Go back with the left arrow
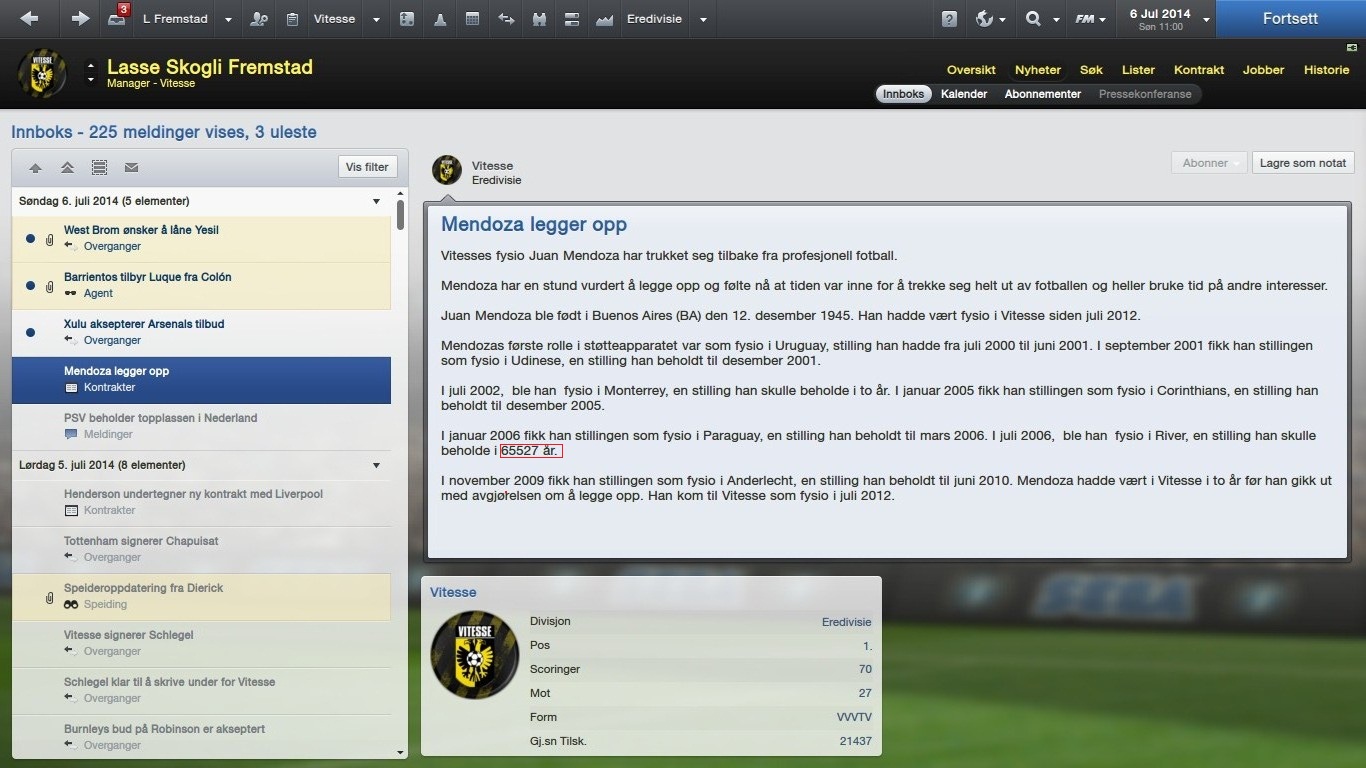Viewport: 1366px width, 768px height. (x=29, y=19)
